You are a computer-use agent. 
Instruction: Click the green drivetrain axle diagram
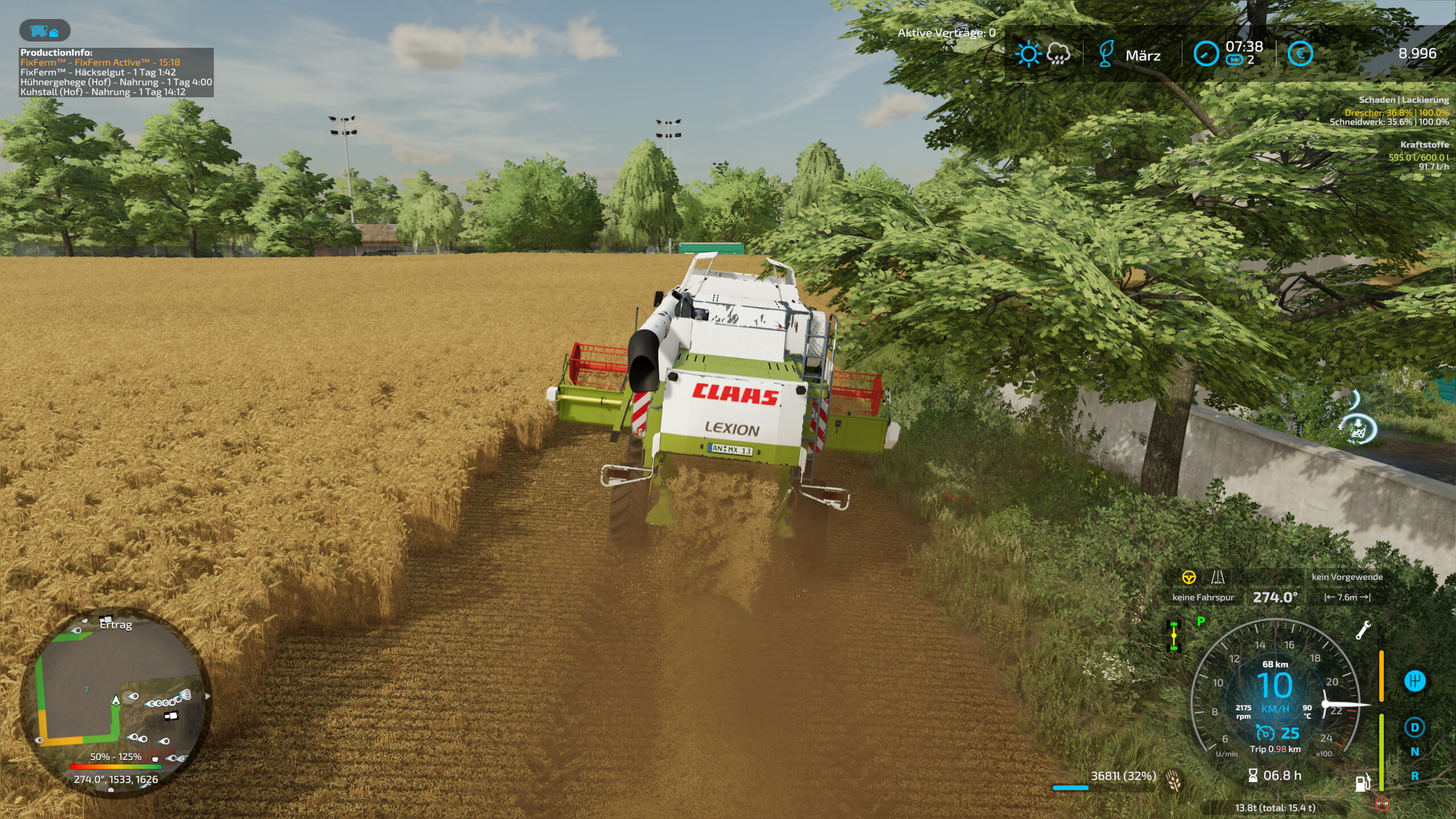[1174, 636]
